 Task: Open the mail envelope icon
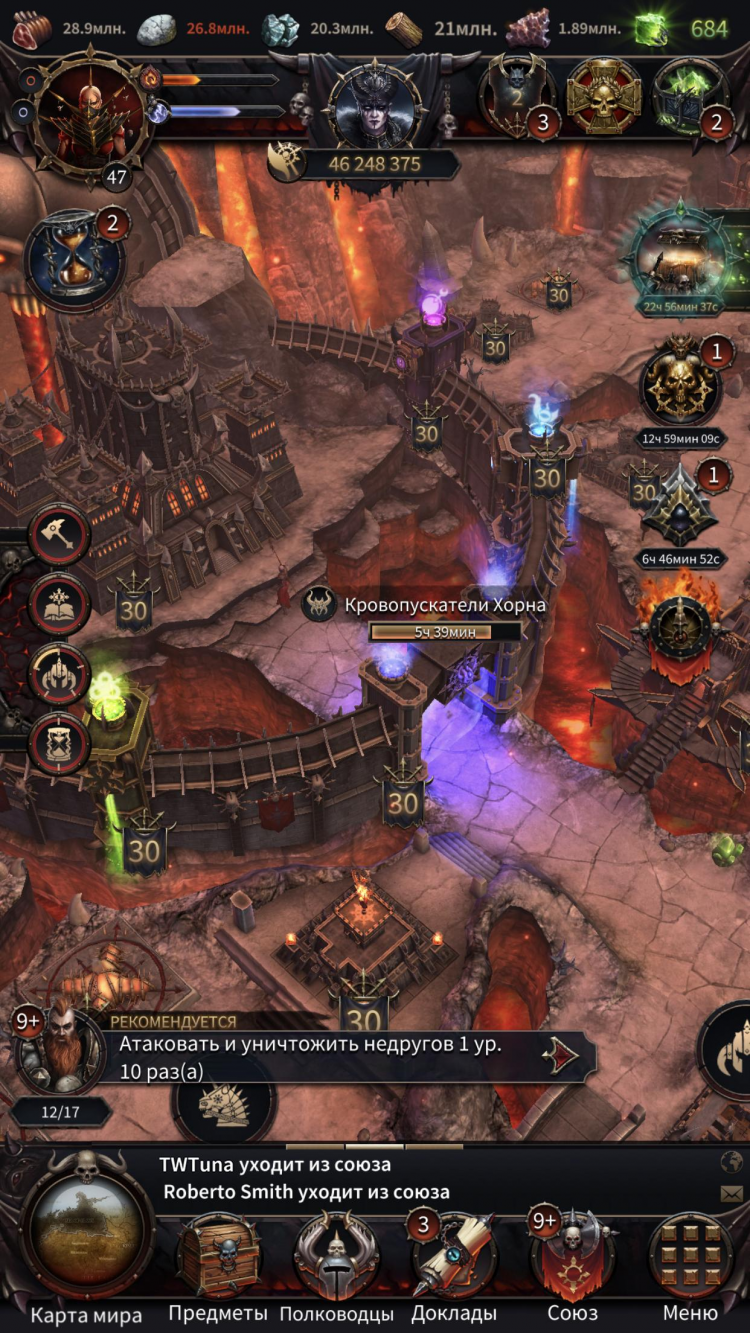click(x=731, y=1193)
